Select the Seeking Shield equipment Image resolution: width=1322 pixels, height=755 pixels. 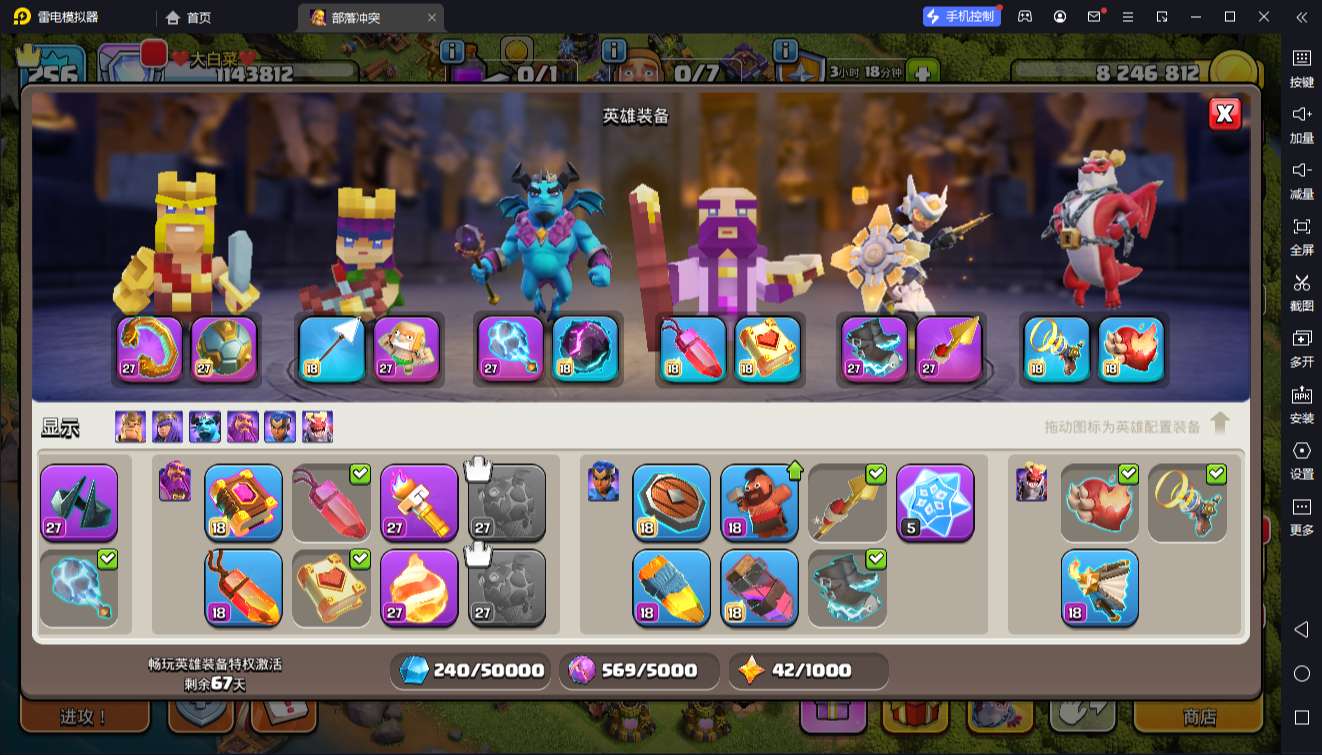[671, 502]
